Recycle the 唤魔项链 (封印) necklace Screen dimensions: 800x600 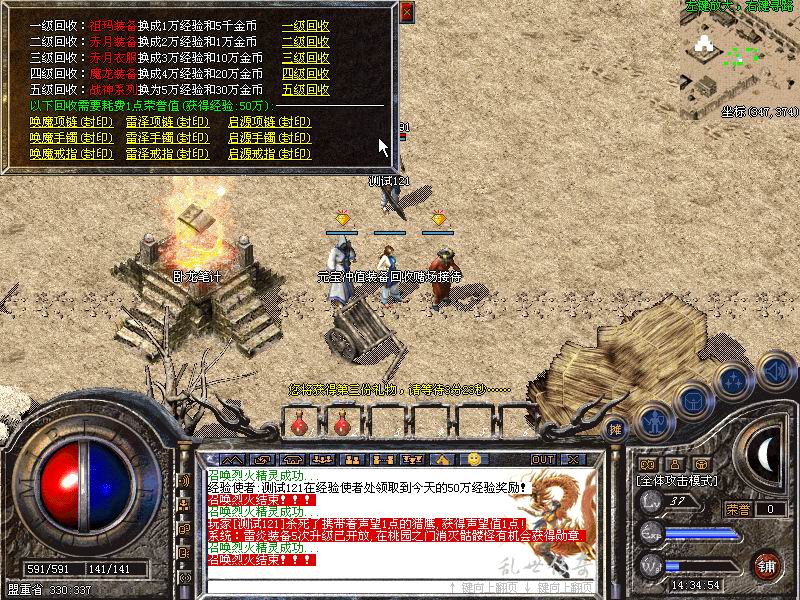click(x=71, y=122)
